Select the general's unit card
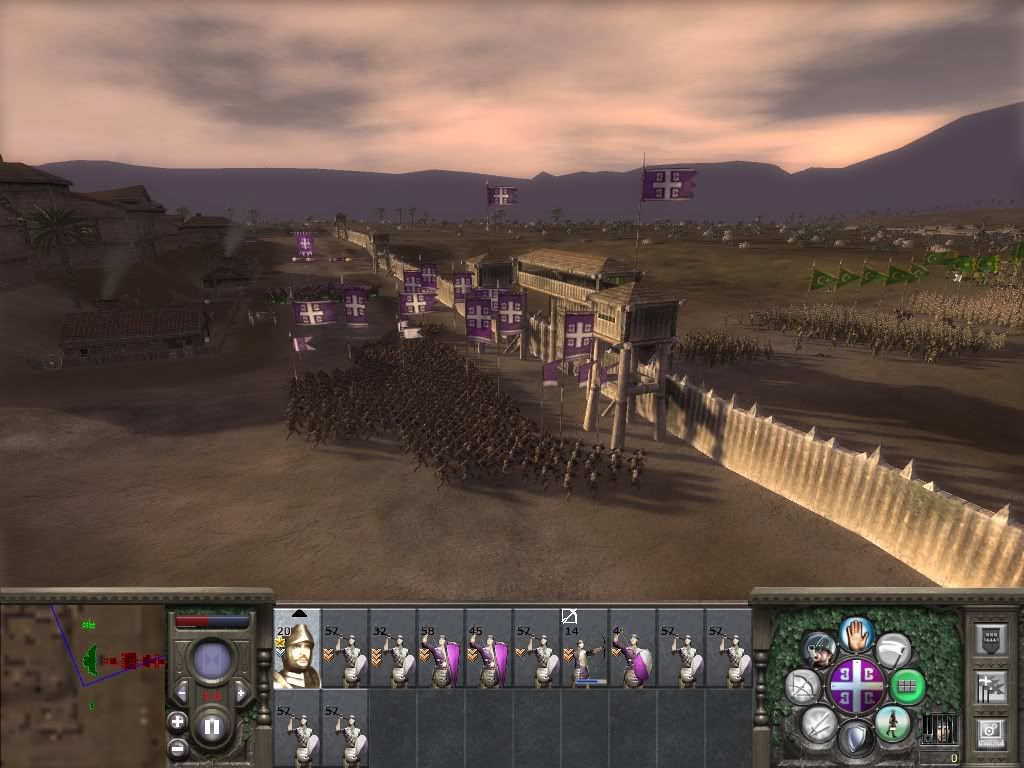Viewport: 1024px width, 768px height. 297,649
